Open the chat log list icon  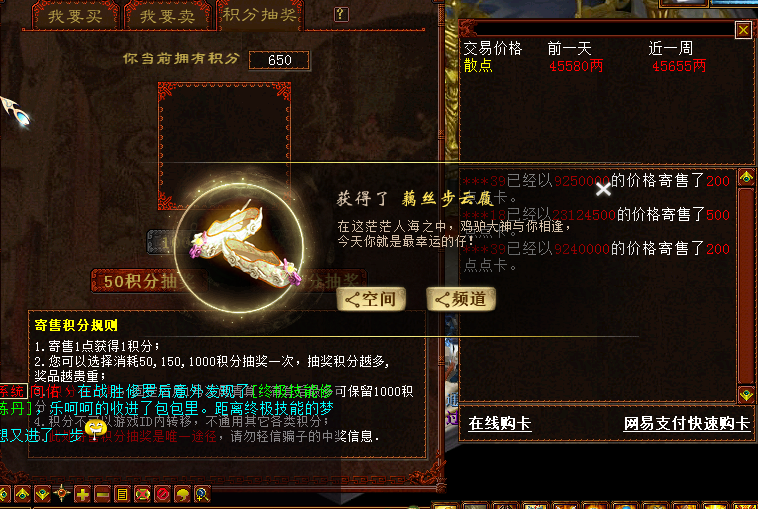coord(122,494)
